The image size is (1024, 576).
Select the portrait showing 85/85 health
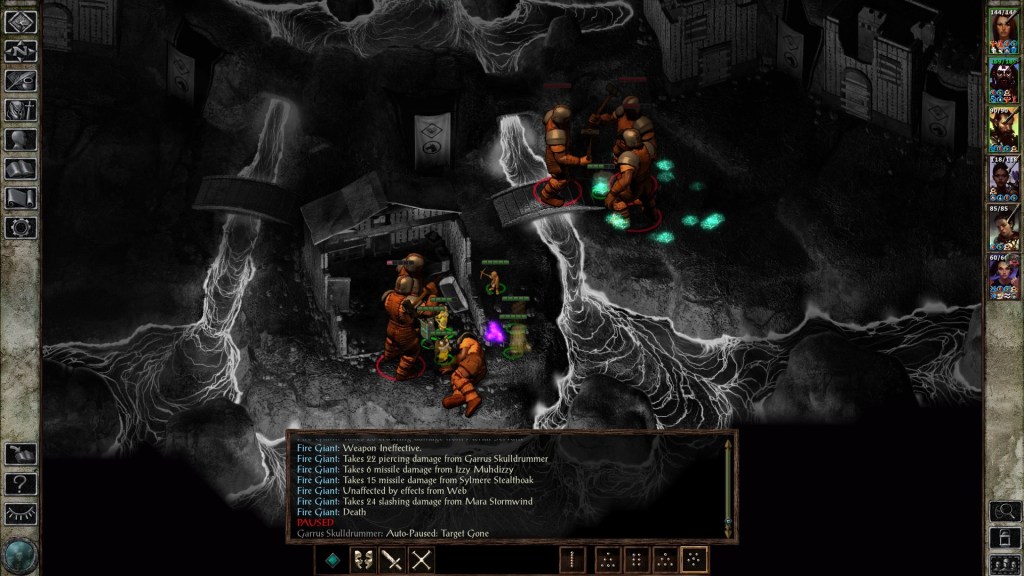pos(1003,228)
